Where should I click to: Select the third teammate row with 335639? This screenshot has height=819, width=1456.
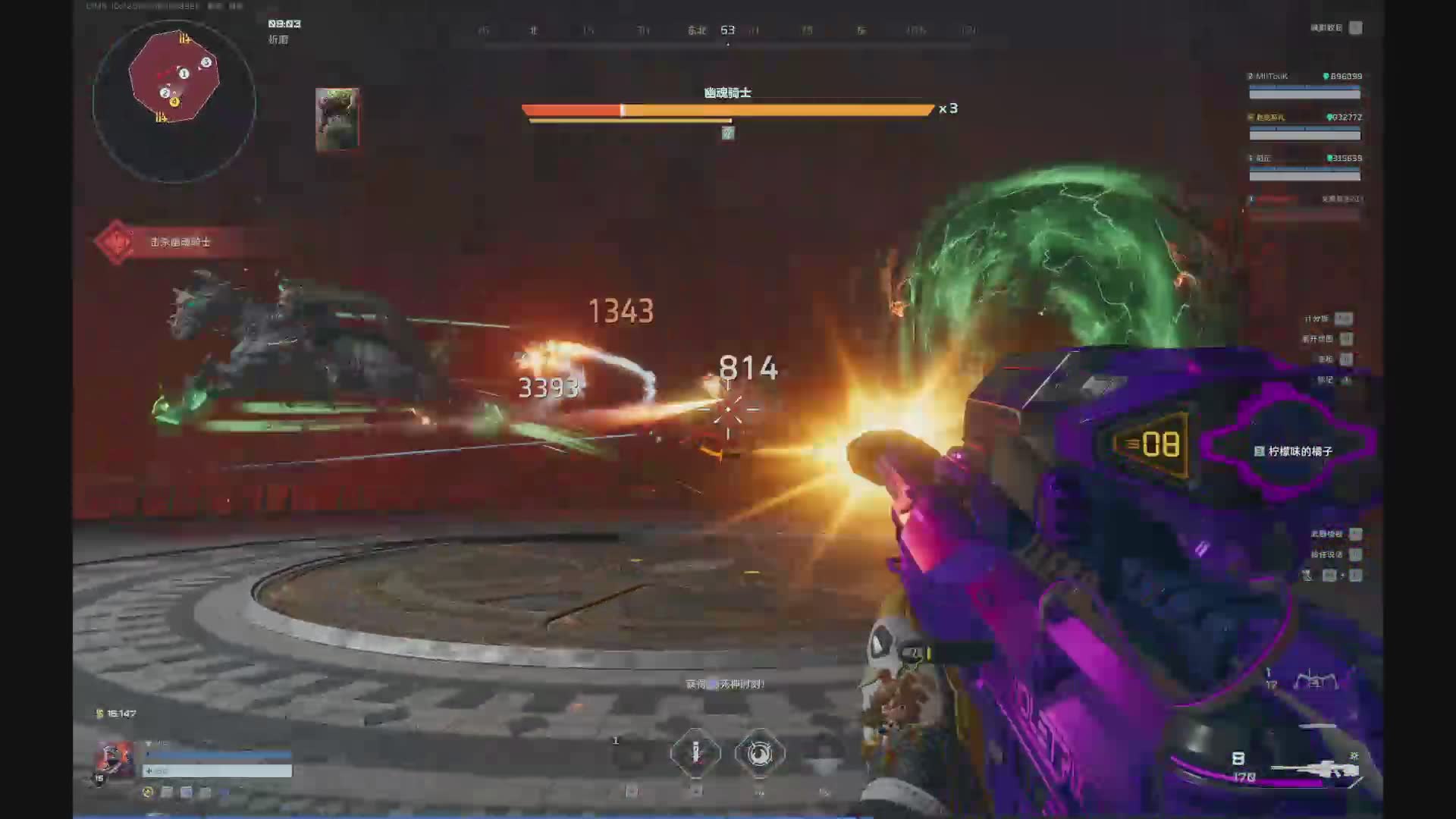tap(1304, 167)
